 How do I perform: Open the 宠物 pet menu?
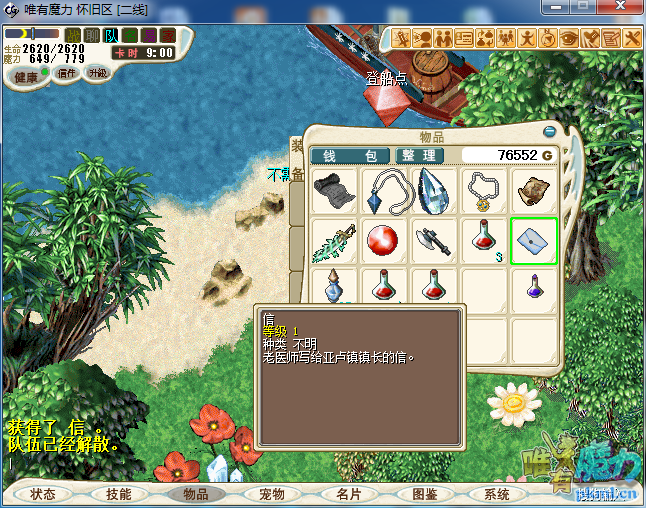point(272,494)
